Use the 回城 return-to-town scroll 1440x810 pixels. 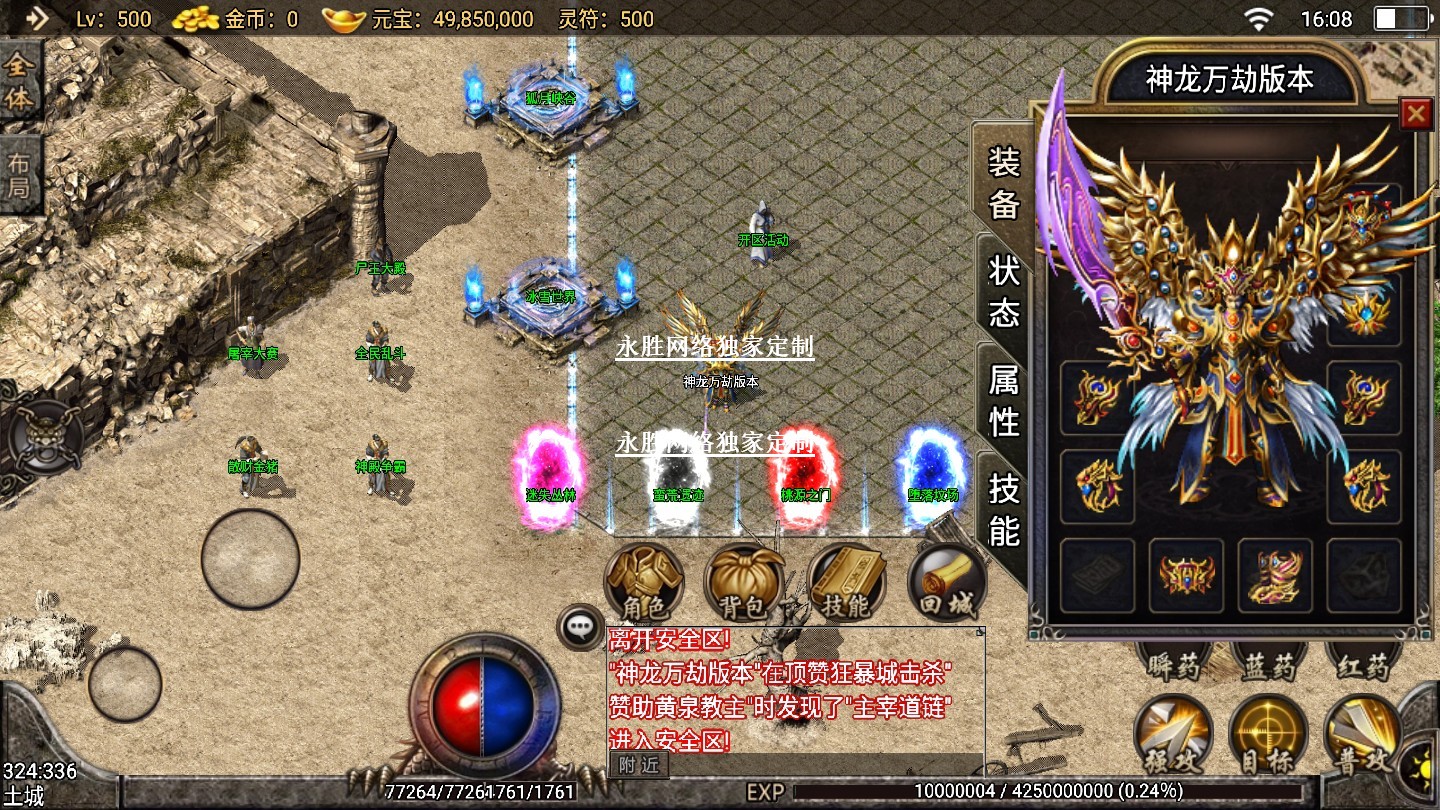(x=947, y=582)
